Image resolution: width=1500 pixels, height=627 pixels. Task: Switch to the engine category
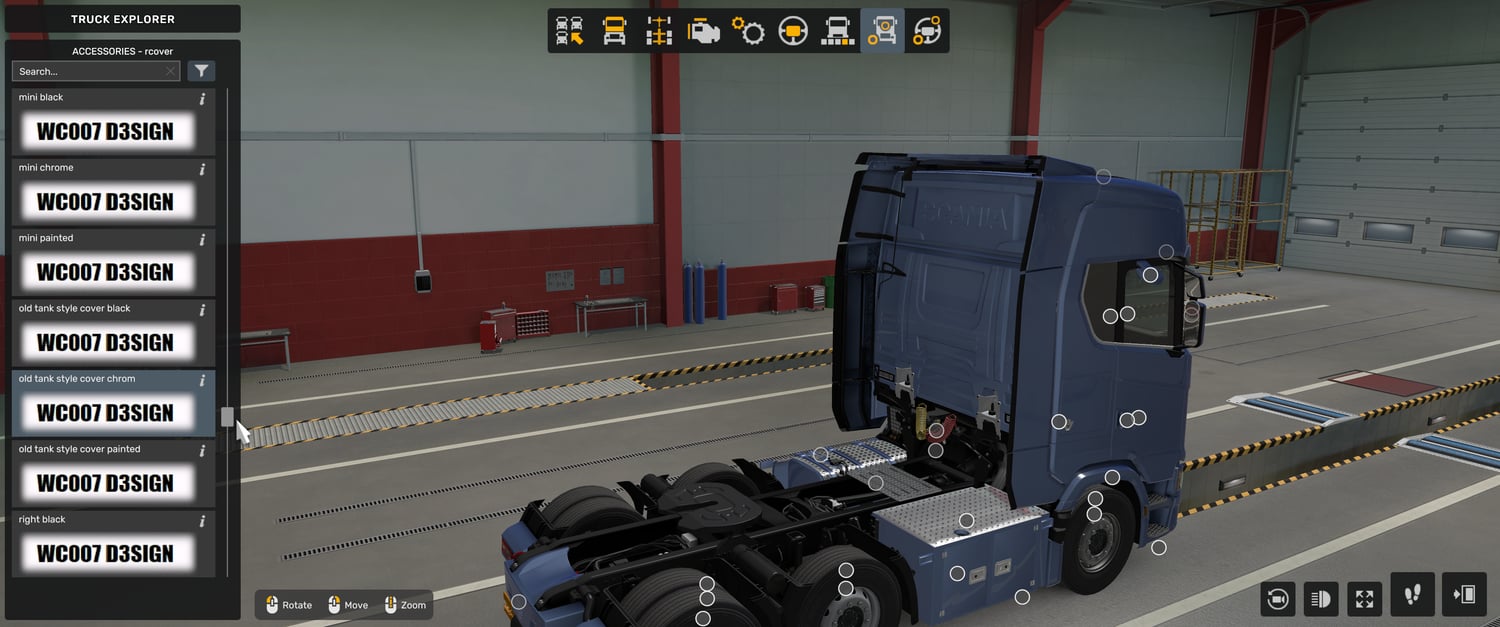click(x=703, y=31)
